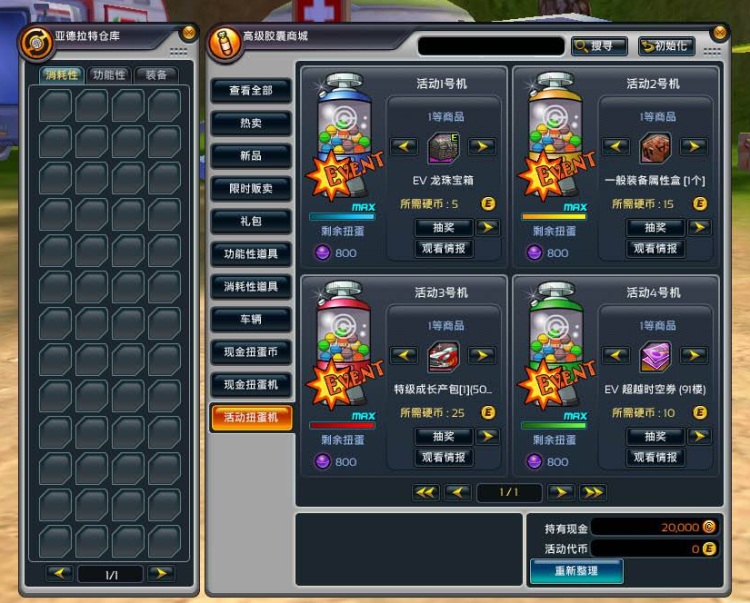
Task: Open the 查看全部 shop category
Action: (251, 90)
